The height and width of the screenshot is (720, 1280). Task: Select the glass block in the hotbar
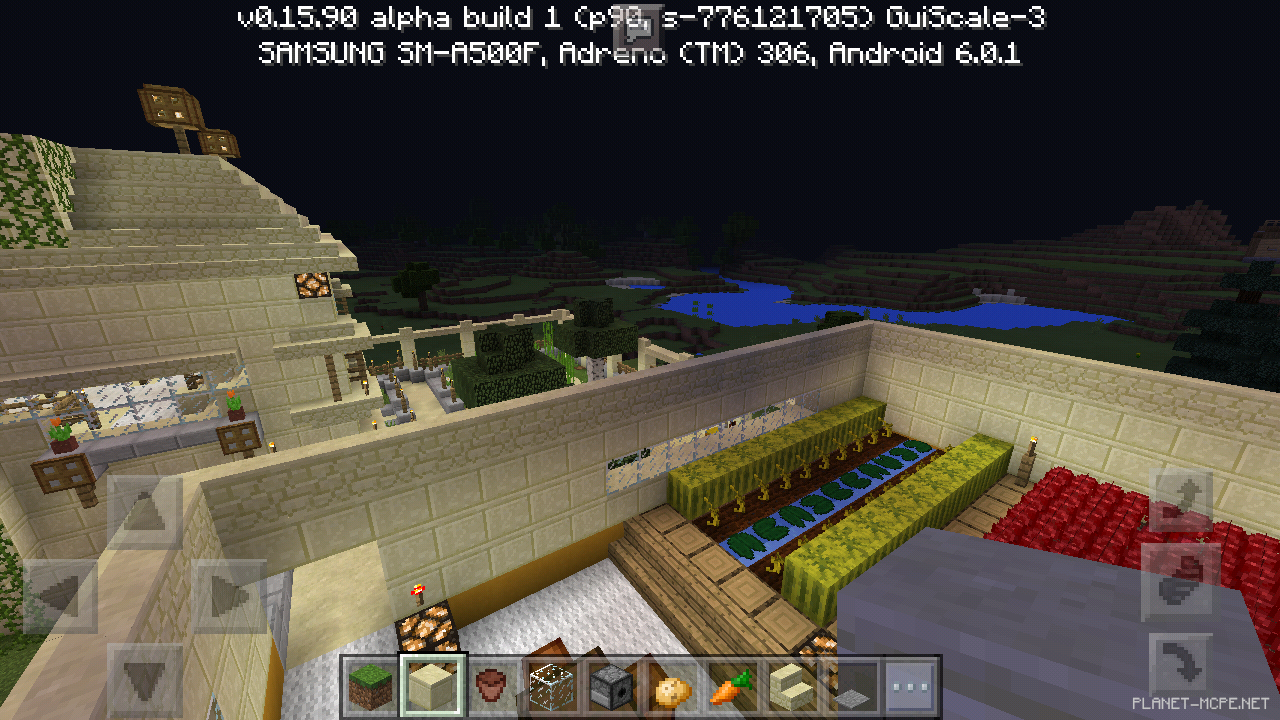[551, 687]
